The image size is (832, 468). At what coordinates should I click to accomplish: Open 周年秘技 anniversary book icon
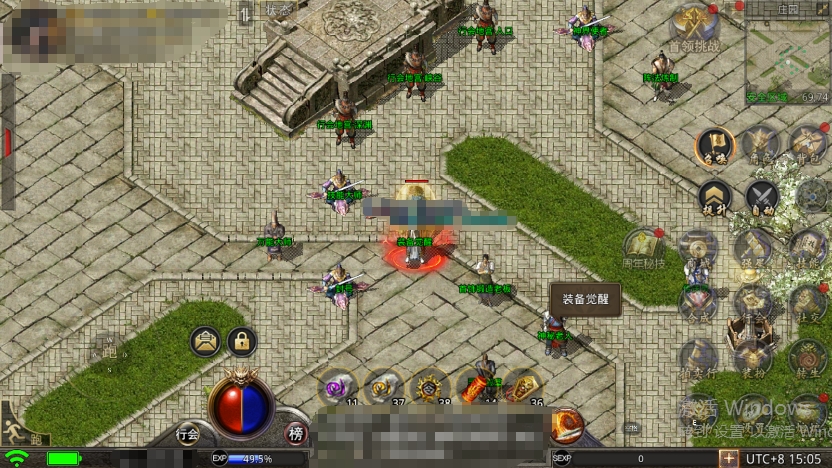[643, 247]
